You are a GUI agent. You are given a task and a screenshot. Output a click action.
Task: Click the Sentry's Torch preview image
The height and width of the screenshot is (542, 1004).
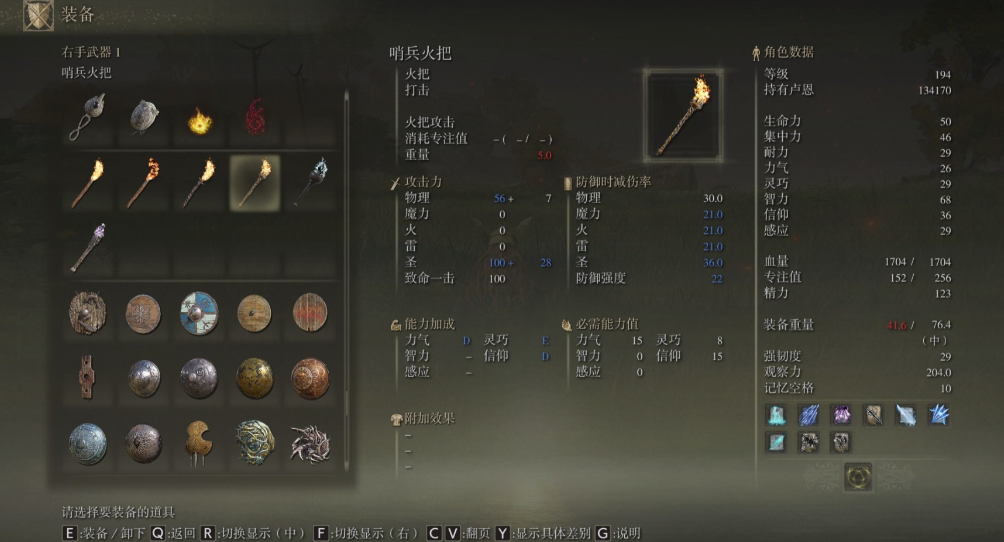tap(683, 115)
